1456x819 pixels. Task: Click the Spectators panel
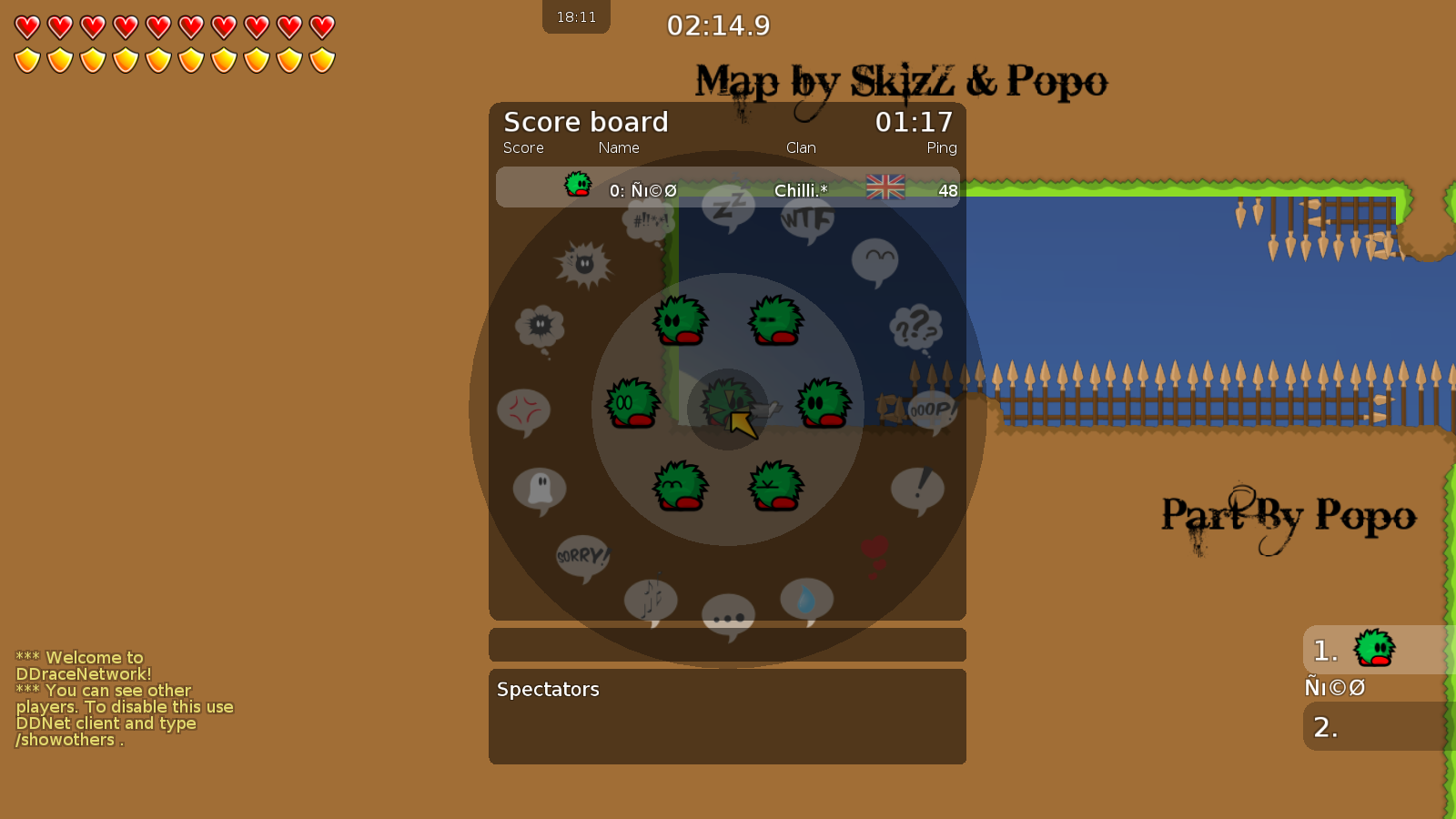pyautogui.click(x=728, y=716)
